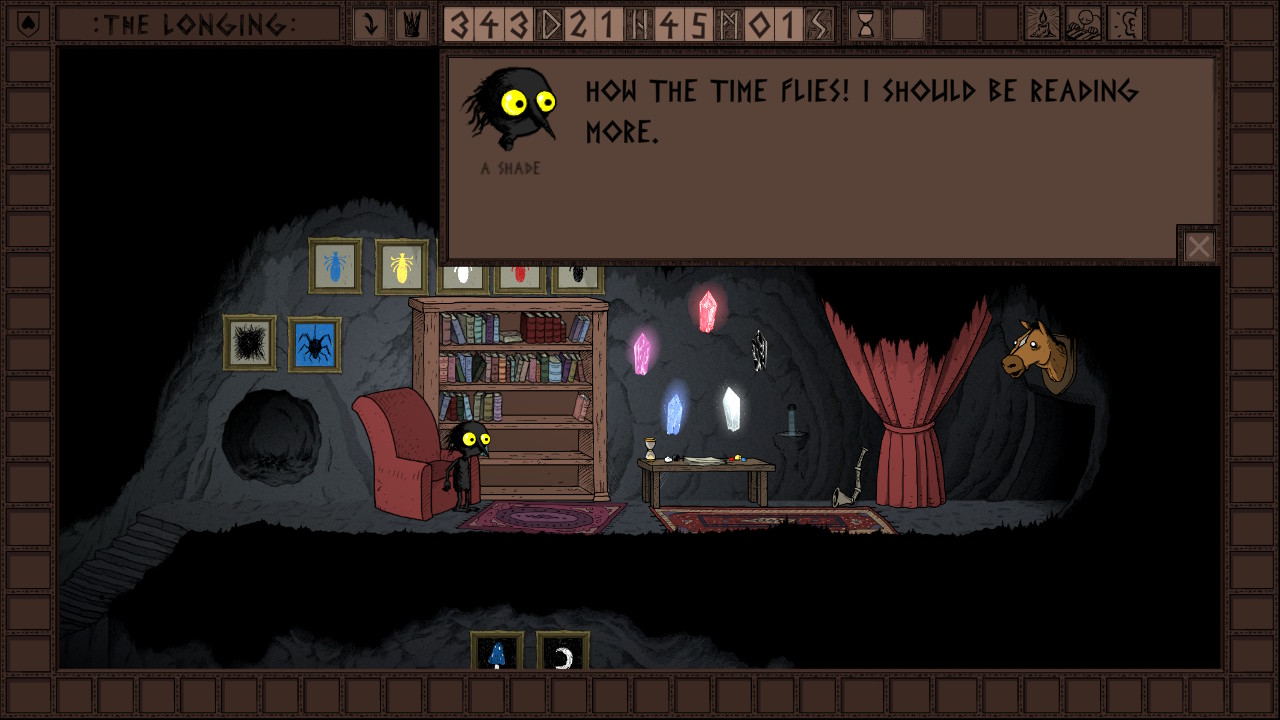Screen dimensions: 1280x720
Task: Select the king's crown icon
Action: (x=410, y=24)
